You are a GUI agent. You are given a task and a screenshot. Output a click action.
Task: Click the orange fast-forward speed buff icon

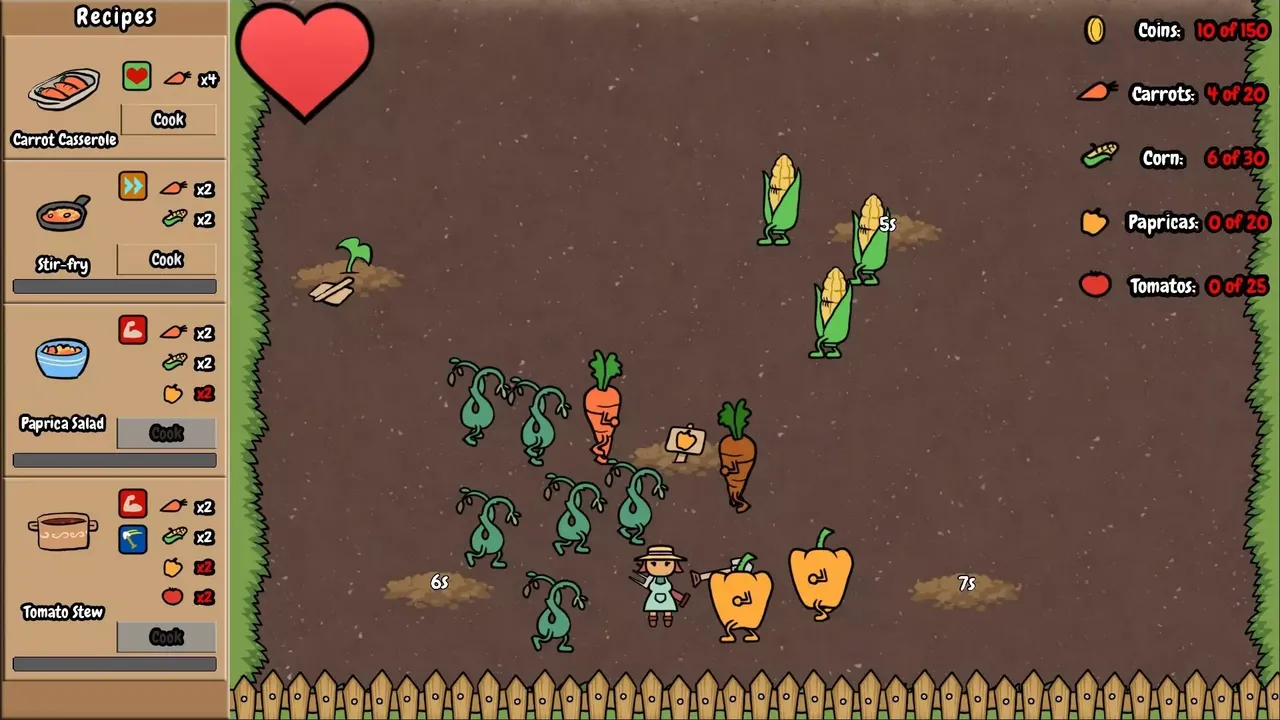click(133, 187)
